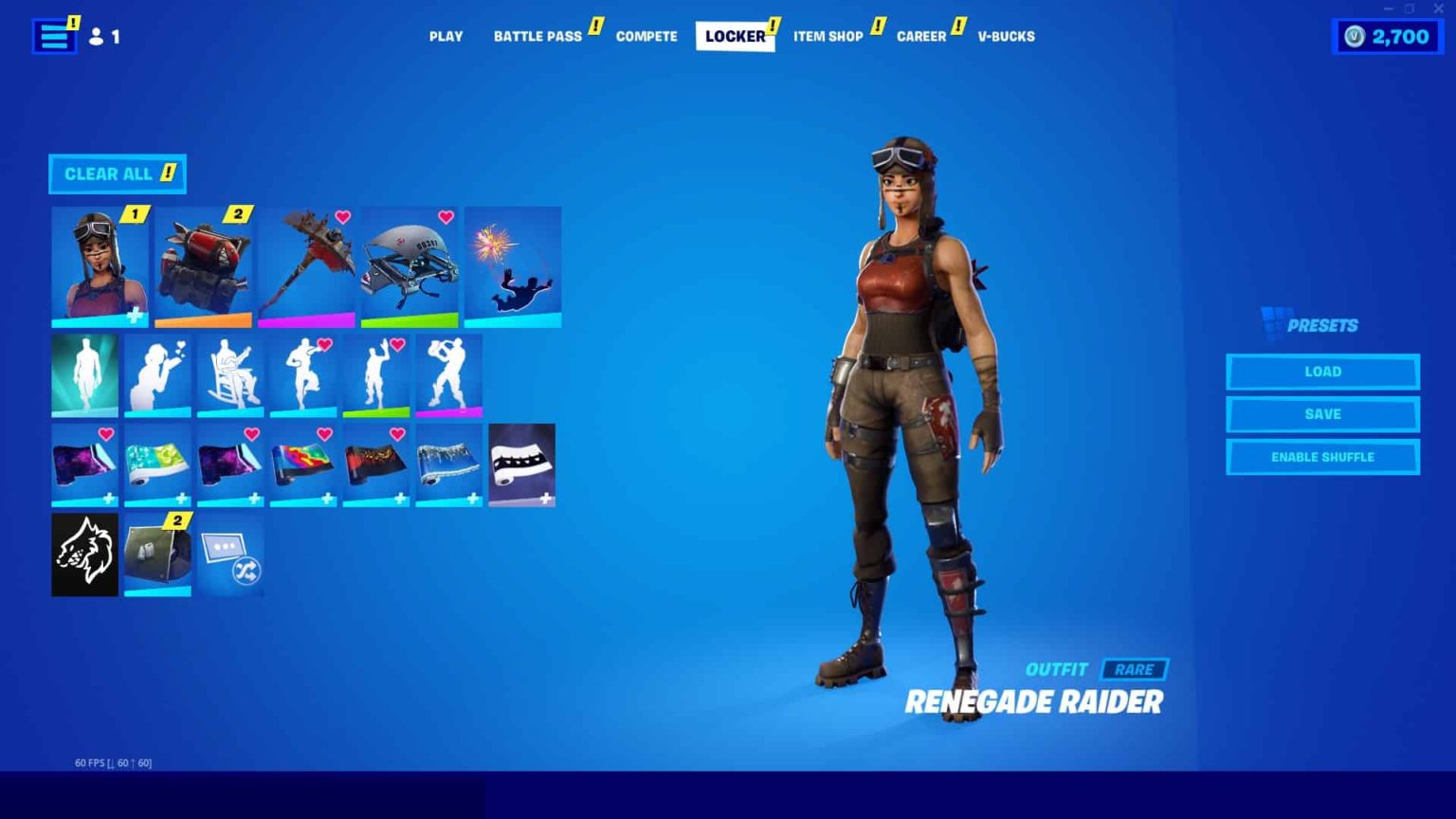This screenshot has width=1456, height=819.
Task: Click the player profile icon showing 1
Action: 99,36
